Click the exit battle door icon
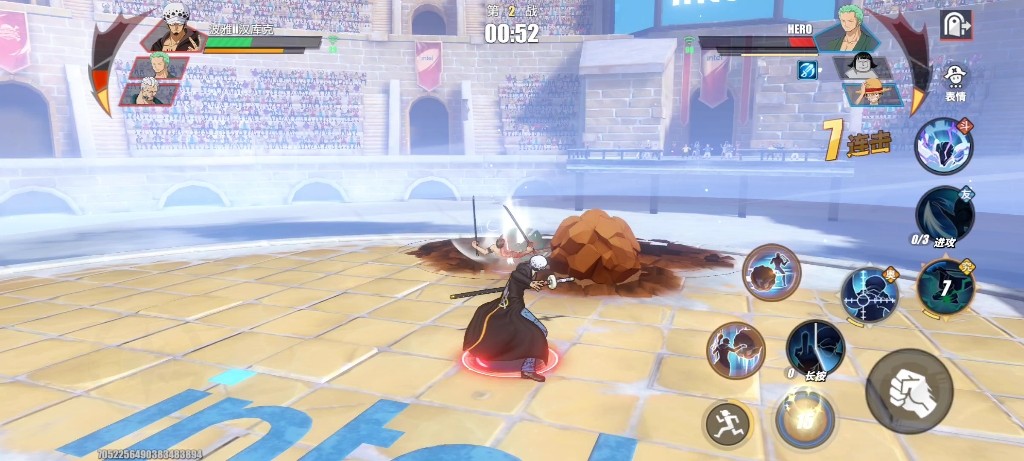 point(956,25)
